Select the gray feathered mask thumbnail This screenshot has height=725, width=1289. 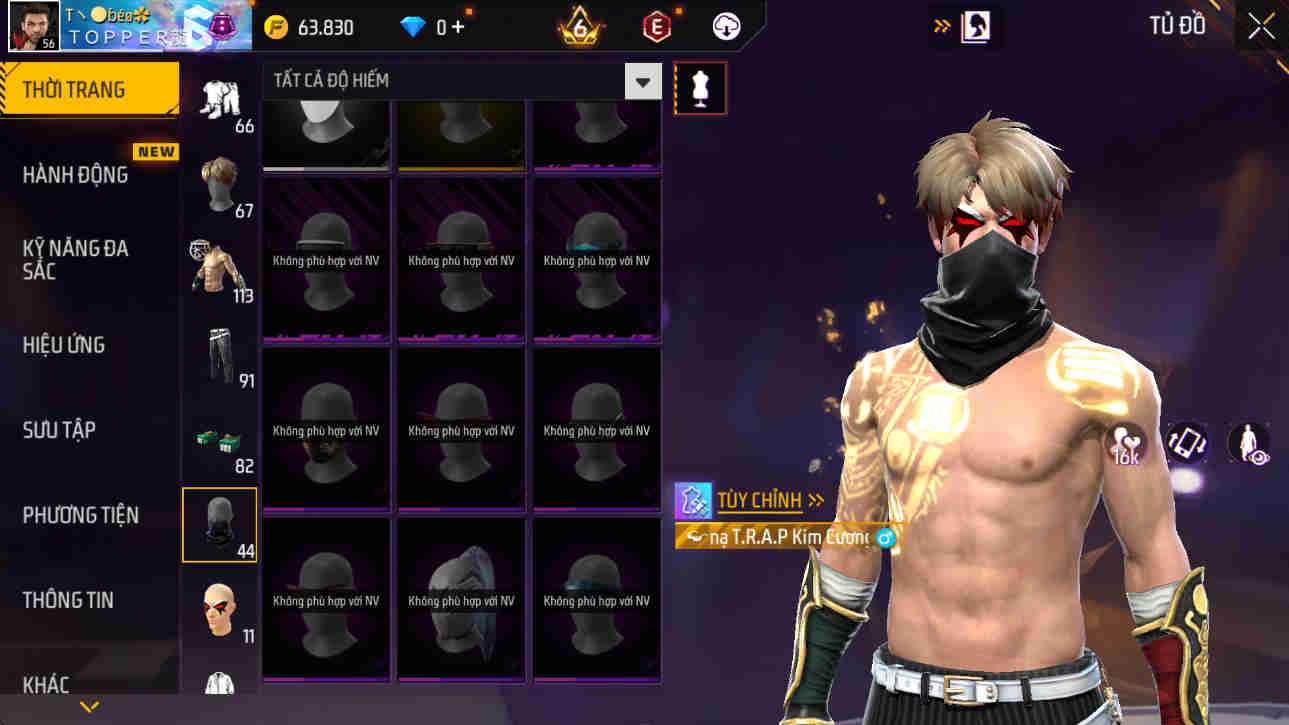pyautogui.click(x=460, y=598)
